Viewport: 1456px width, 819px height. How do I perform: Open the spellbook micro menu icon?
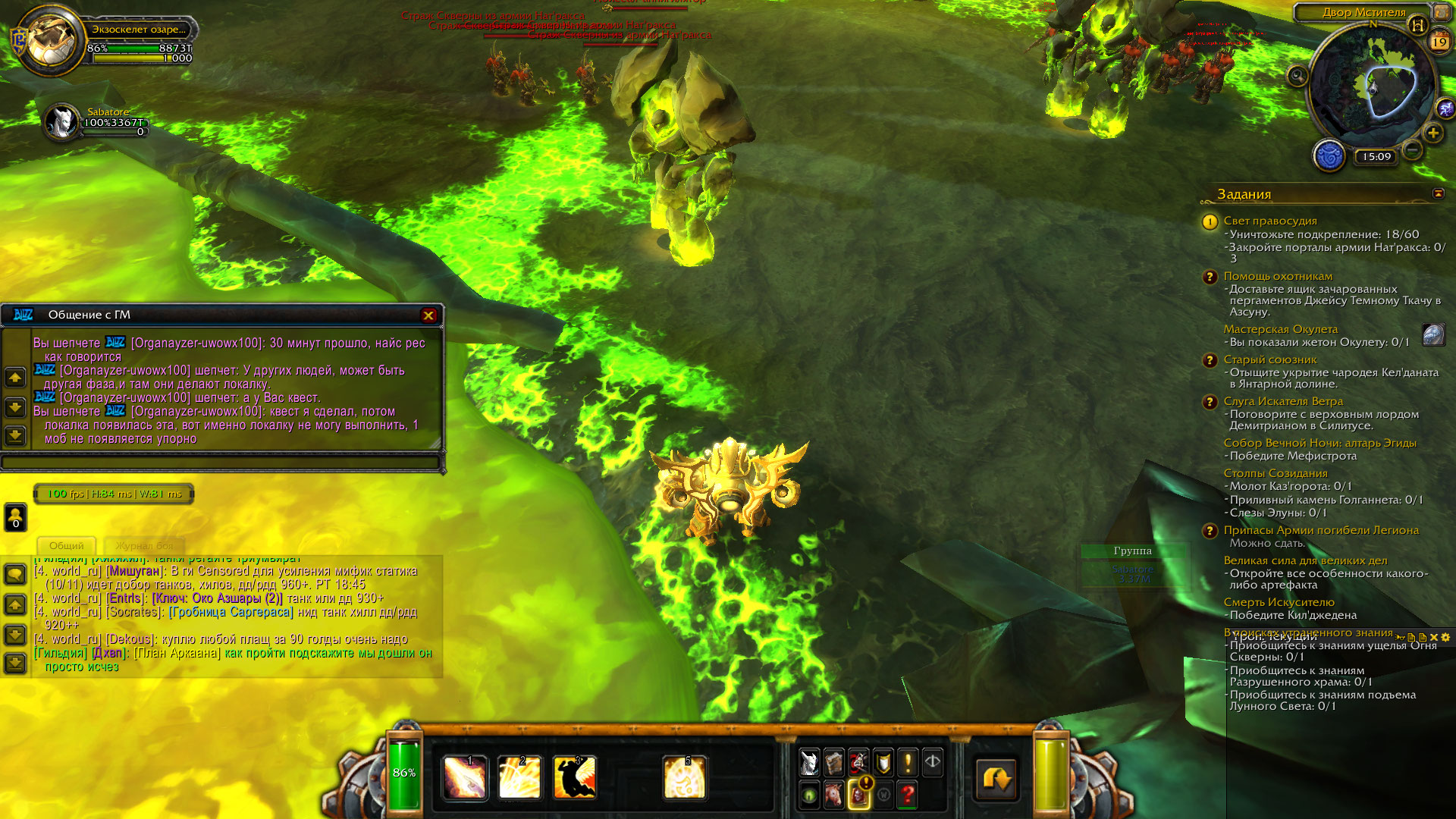pos(834,763)
